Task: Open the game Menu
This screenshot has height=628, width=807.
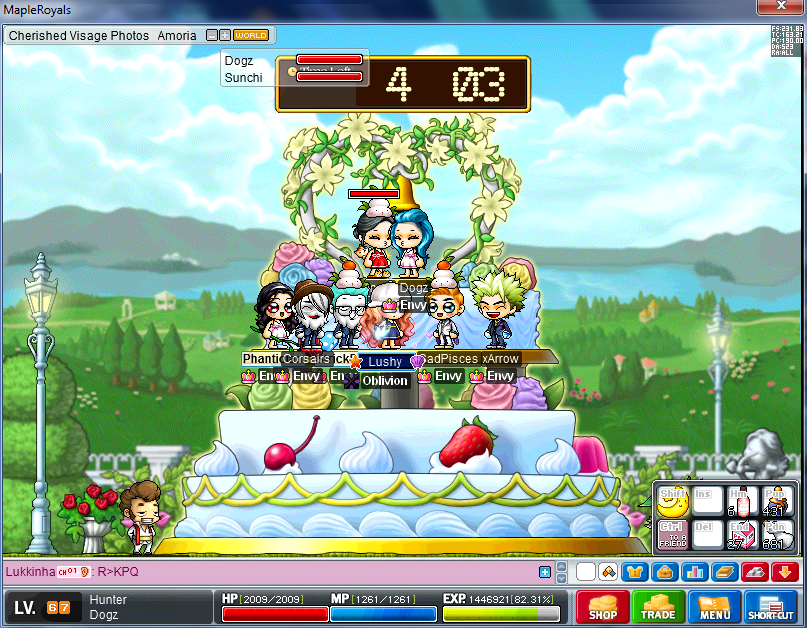Action: [x=714, y=606]
